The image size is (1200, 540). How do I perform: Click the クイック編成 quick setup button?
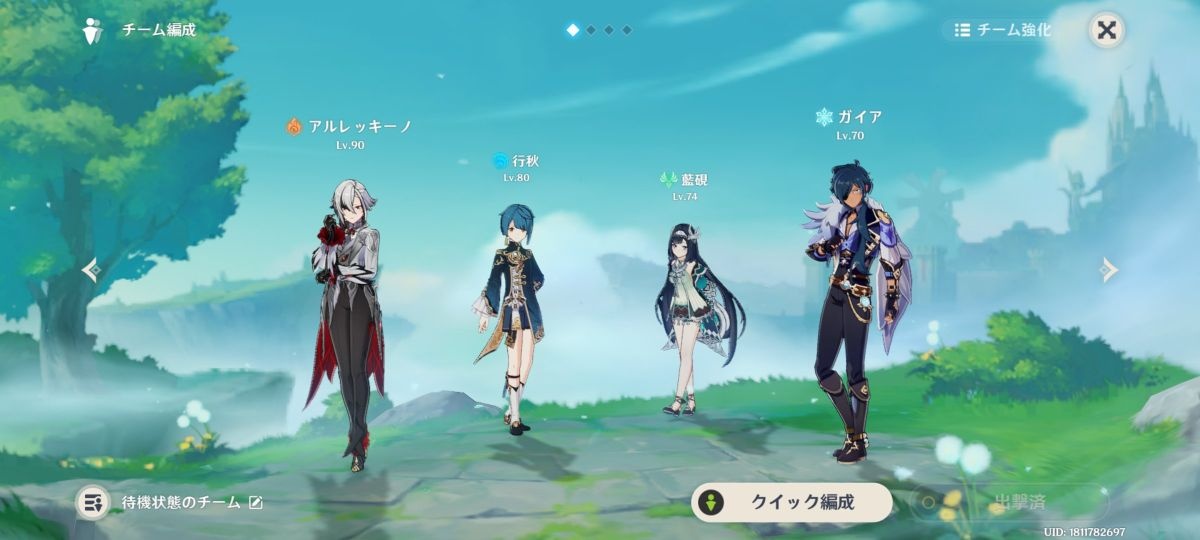[791, 502]
